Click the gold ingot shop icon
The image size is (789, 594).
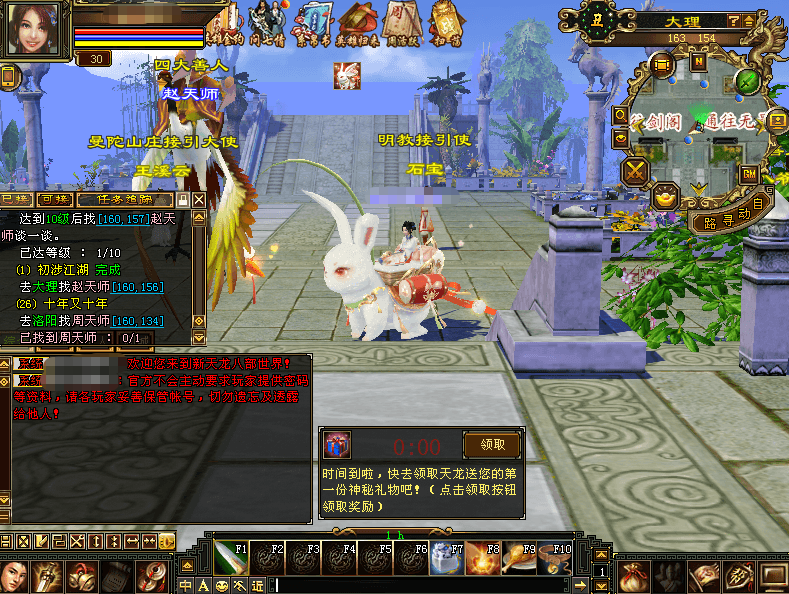666,196
